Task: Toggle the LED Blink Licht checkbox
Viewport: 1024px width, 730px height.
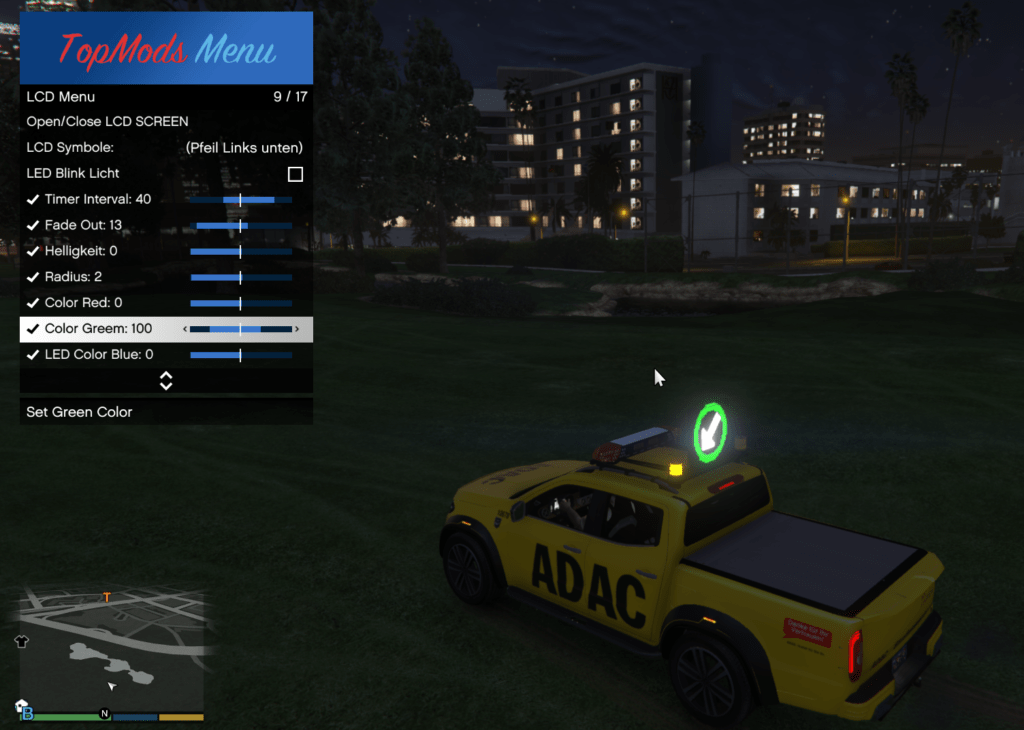Action: [x=295, y=174]
